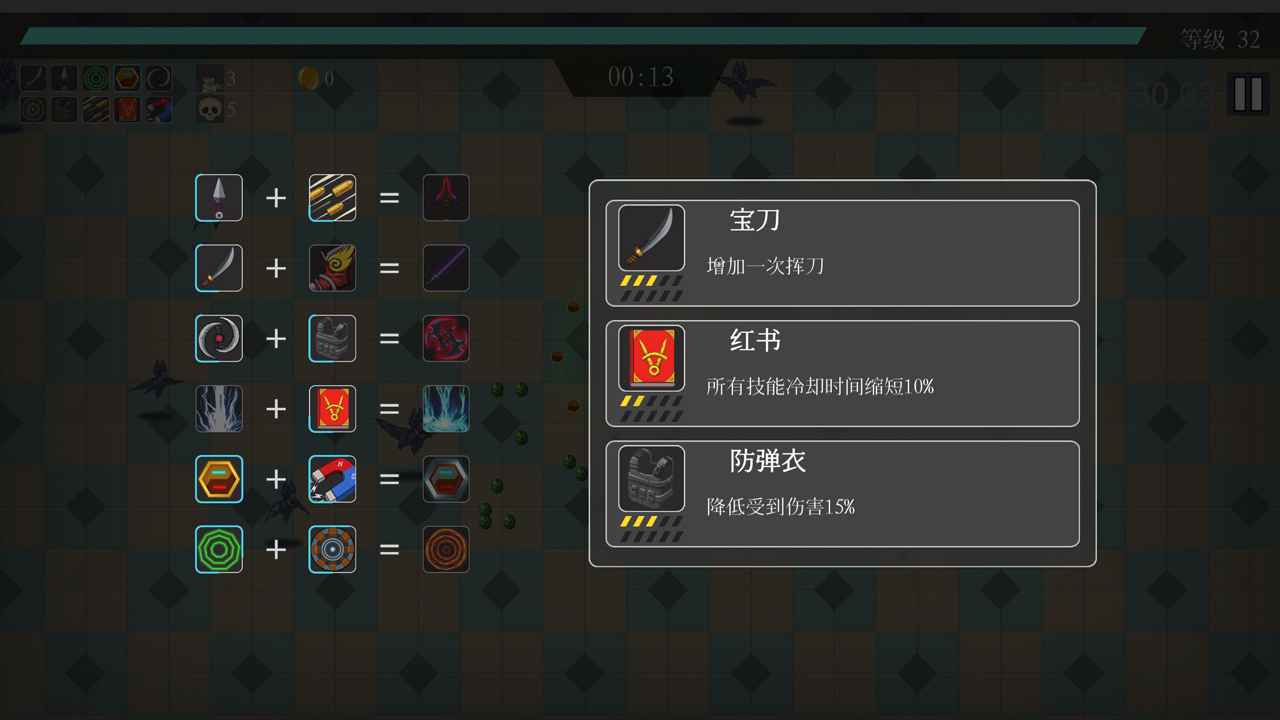Choose the 防弹衣 damage reduction card
The width and height of the screenshot is (1280, 720).
click(842, 493)
